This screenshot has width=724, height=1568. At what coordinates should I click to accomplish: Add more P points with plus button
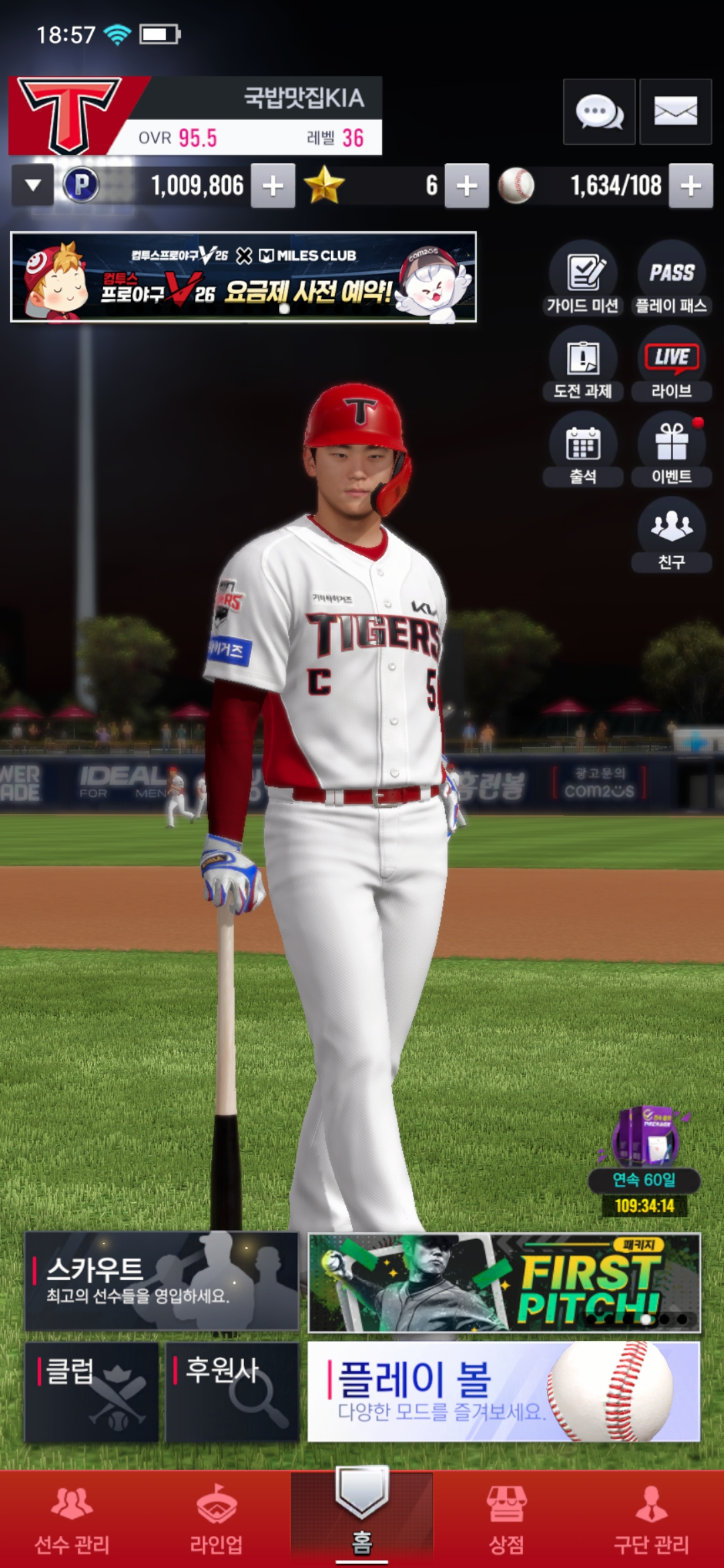click(273, 186)
